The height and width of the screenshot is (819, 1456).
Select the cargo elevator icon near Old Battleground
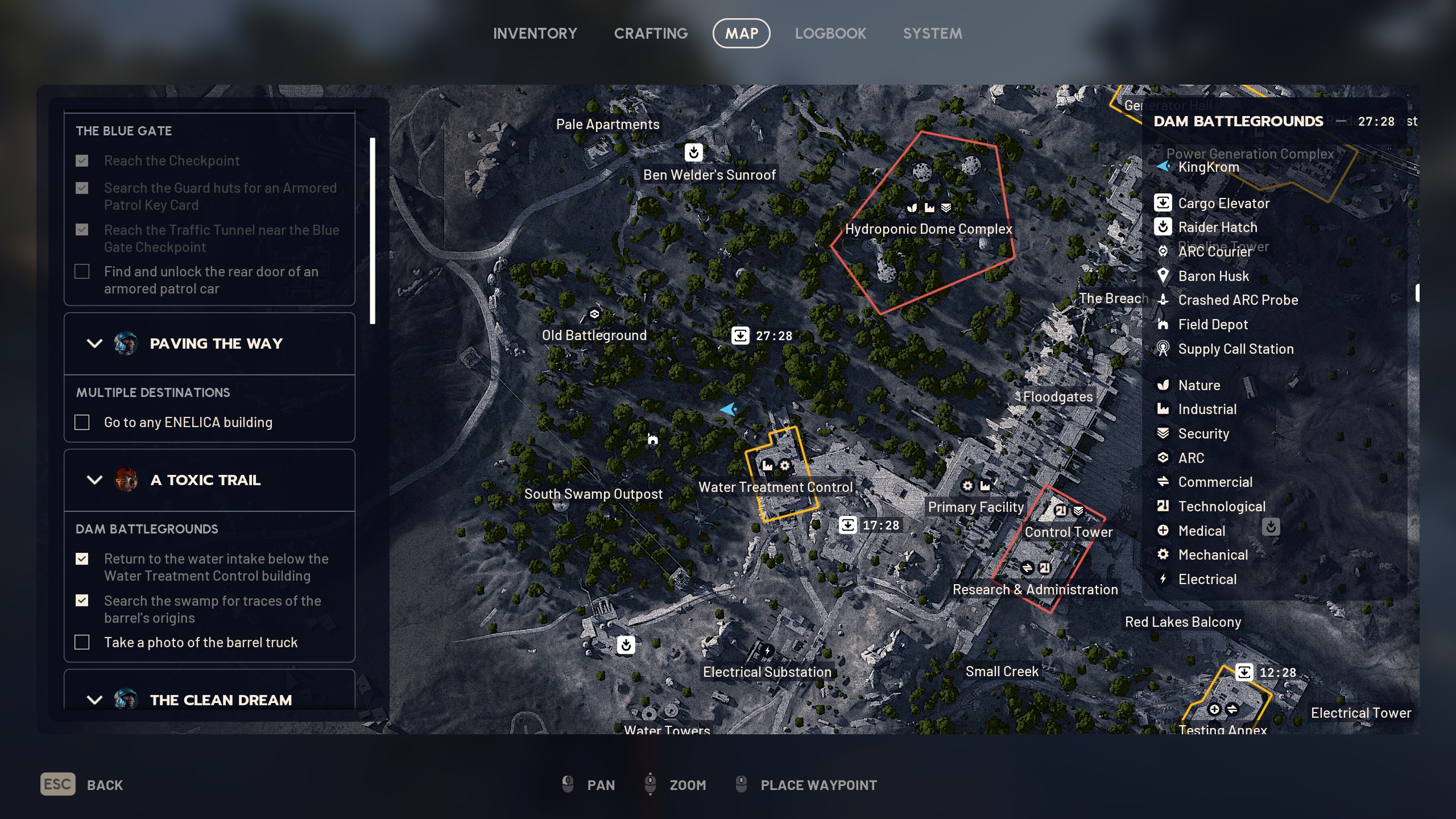point(740,336)
